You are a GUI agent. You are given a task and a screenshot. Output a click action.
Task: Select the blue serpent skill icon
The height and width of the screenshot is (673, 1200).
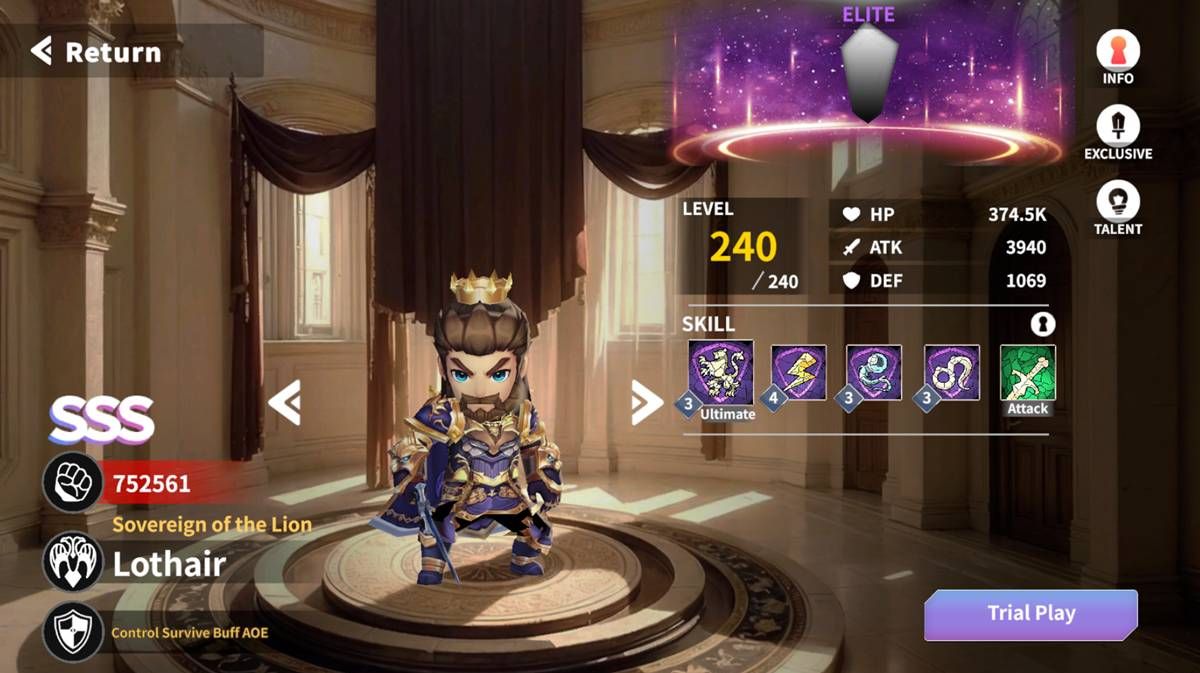tap(874, 373)
